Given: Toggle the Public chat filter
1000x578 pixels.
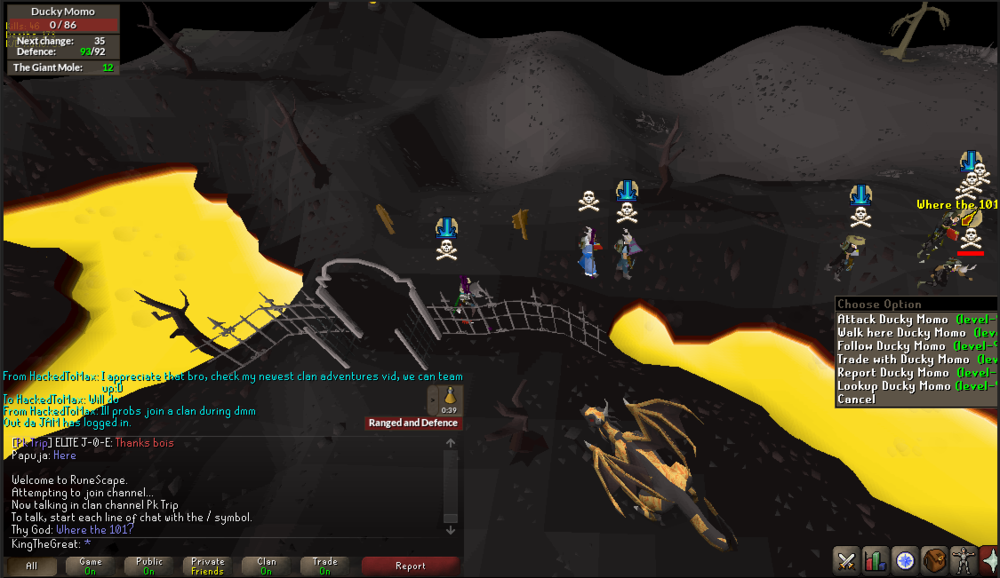Looking at the screenshot, I should (150, 566).
